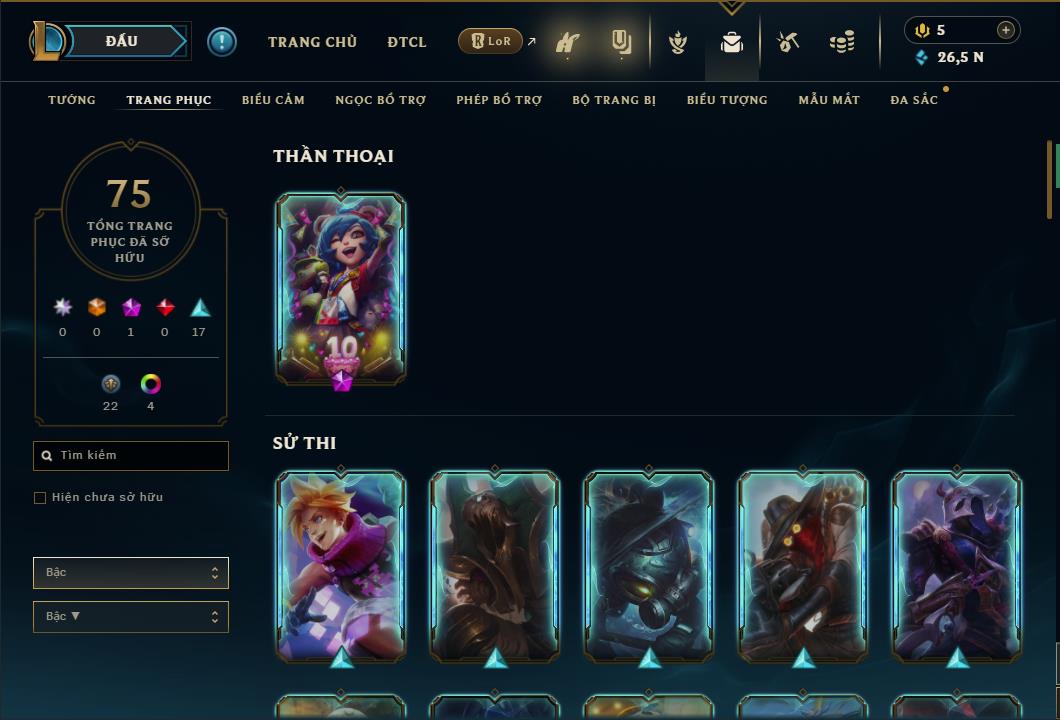Open the ĐTCL game mode page
The width and height of the screenshot is (1060, 720).
pos(407,42)
